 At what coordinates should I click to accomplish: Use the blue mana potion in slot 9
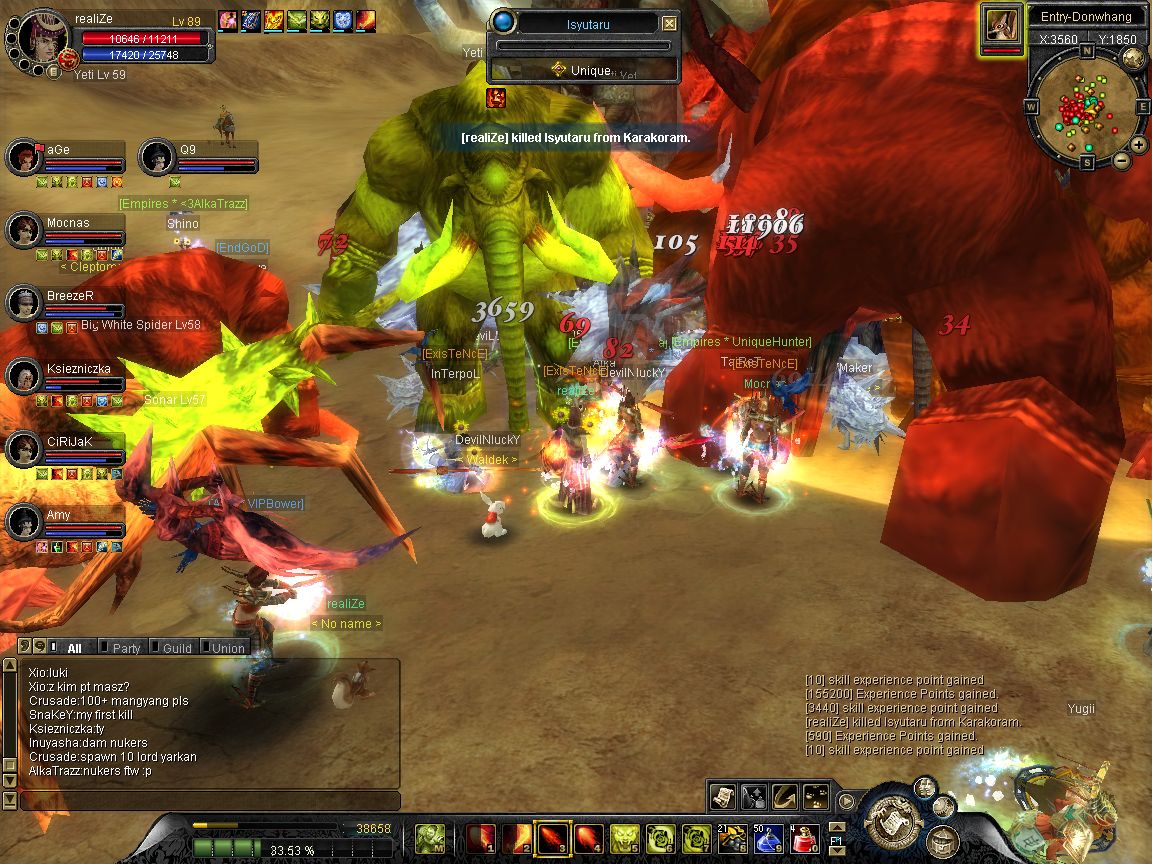tap(768, 839)
